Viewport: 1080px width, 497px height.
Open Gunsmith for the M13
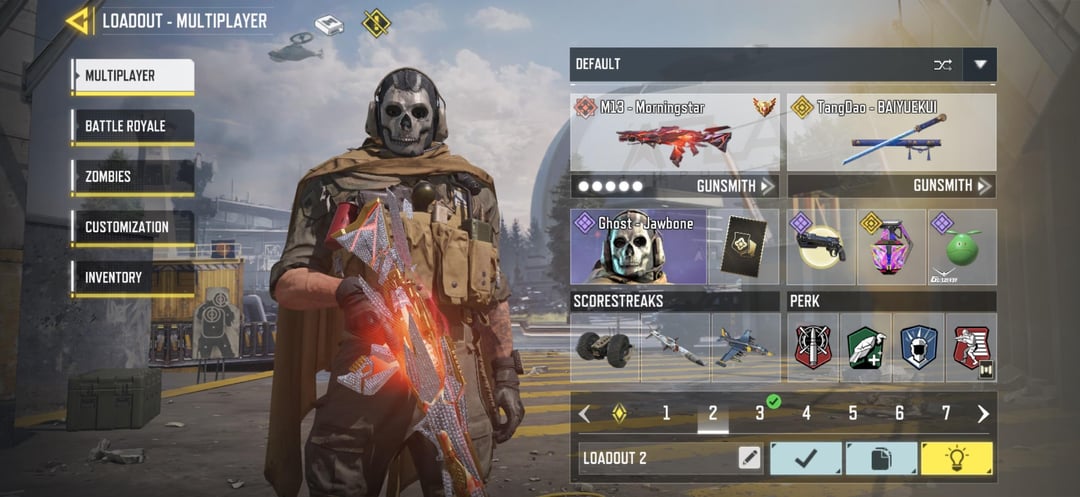735,186
